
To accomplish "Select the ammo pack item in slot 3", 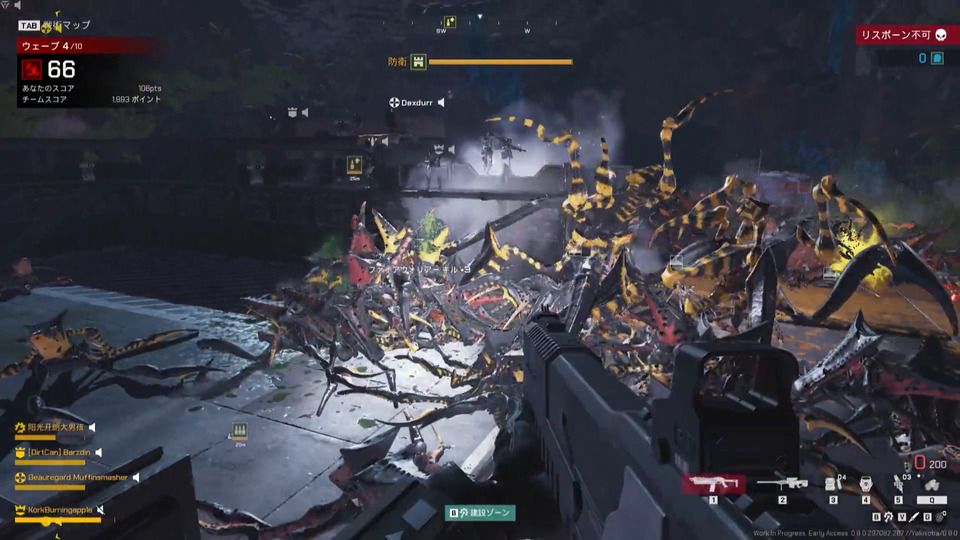I will (832, 484).
